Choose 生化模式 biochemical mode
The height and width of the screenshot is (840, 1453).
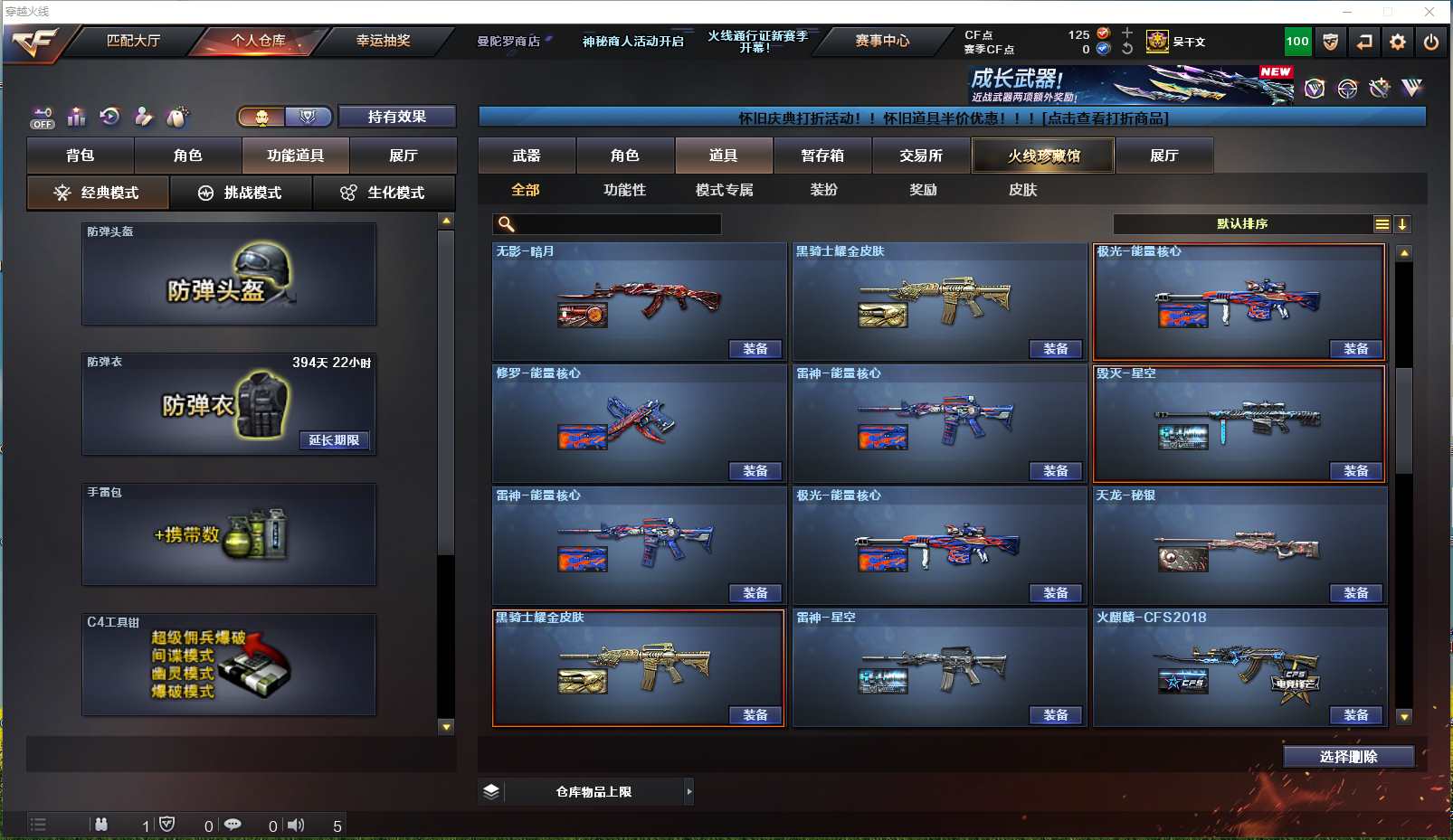[384, 193]
